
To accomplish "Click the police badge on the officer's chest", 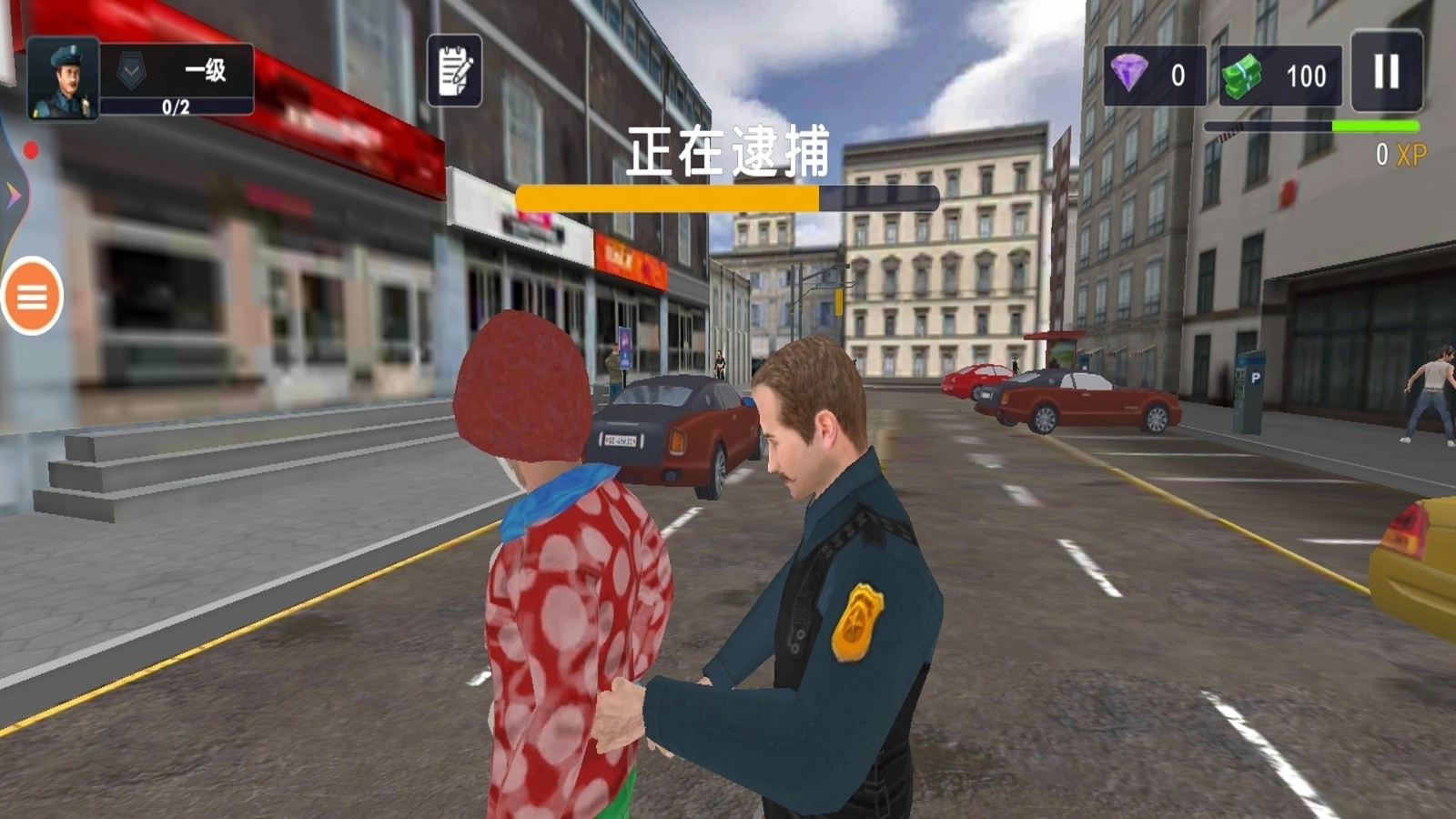I will click(x=859, y=621).
